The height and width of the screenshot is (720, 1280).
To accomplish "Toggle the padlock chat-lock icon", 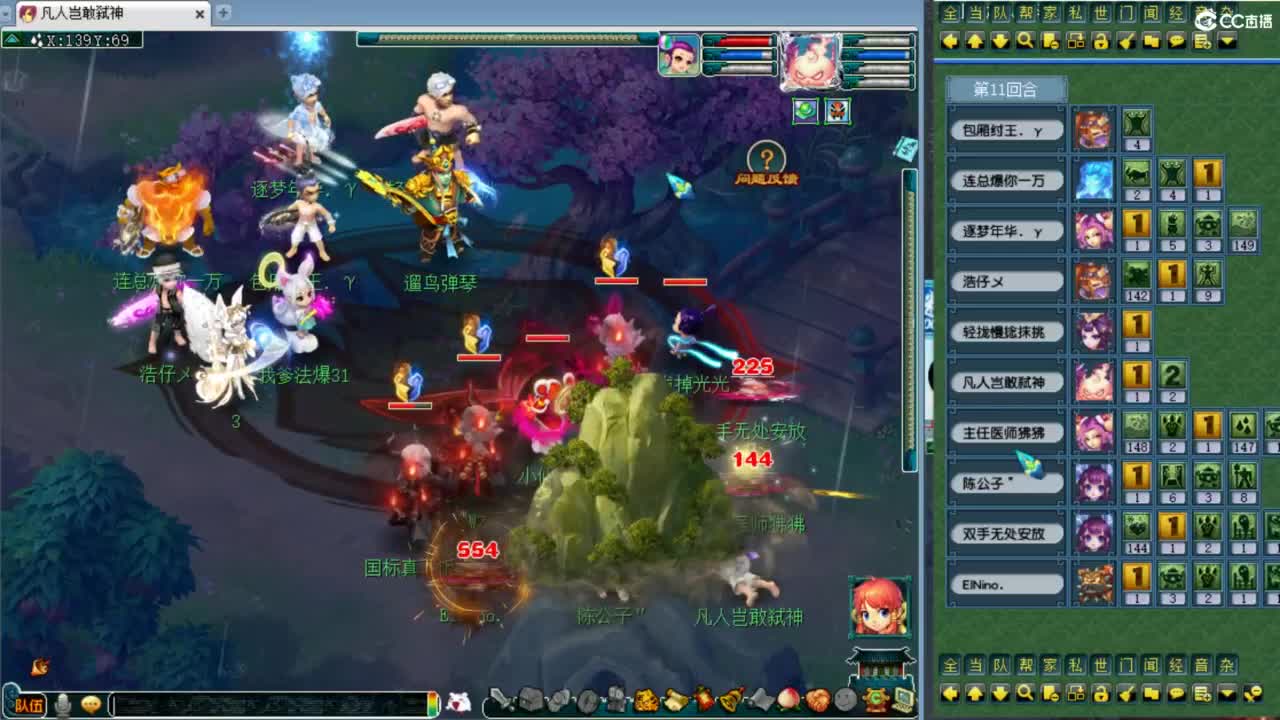I will (x=1101, y=42).
